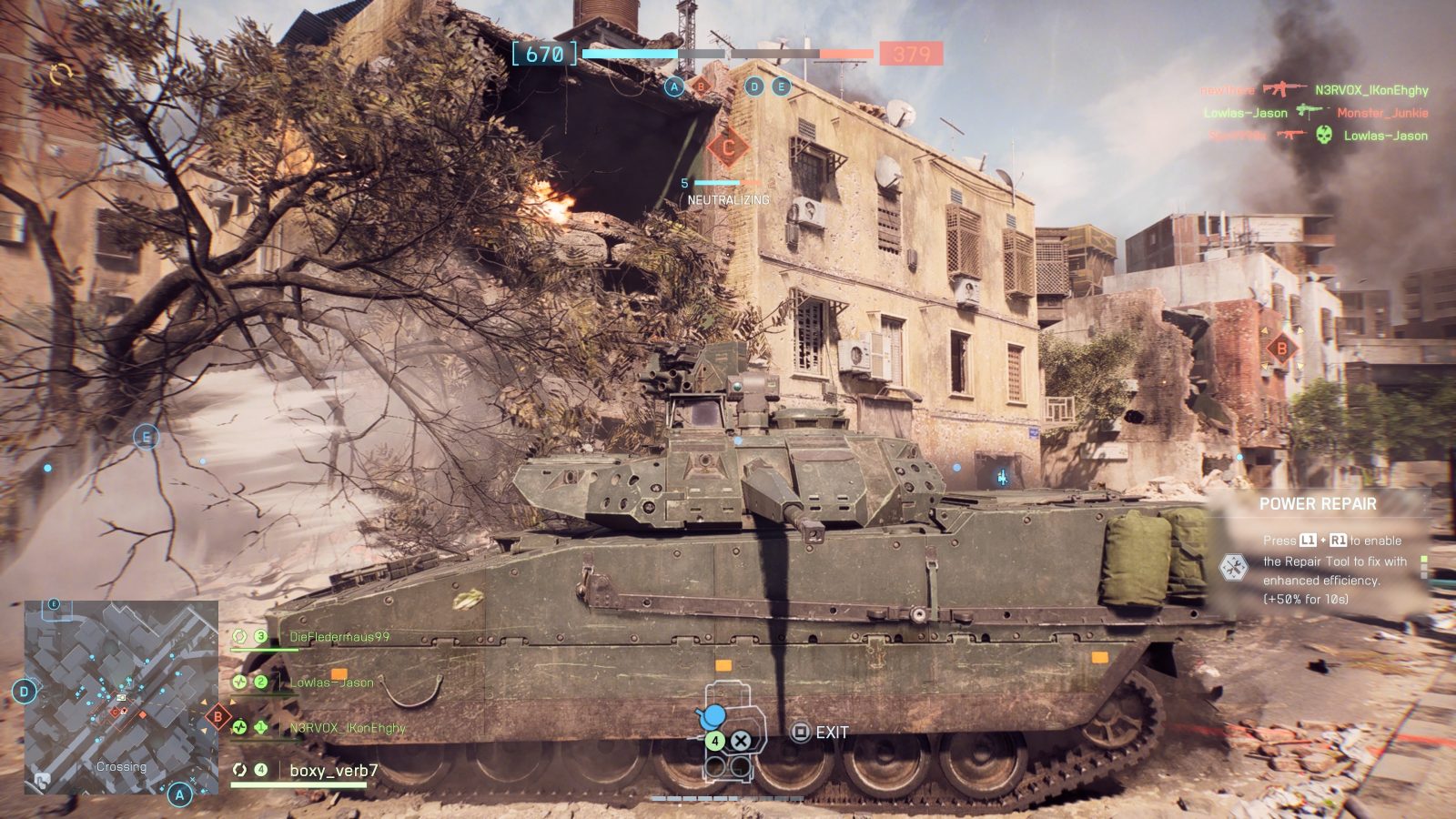Click objective A in the top objective bar
Viewport: 1456px width, 819px height.
coord(674,86)
